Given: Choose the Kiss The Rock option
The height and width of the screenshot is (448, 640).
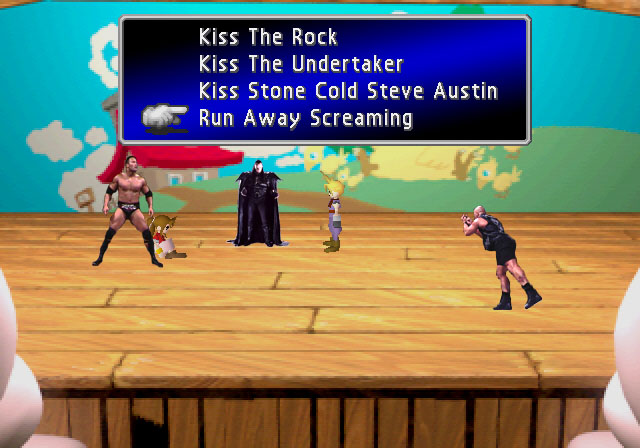Looking at the screenshot, I should coord(268,38).
